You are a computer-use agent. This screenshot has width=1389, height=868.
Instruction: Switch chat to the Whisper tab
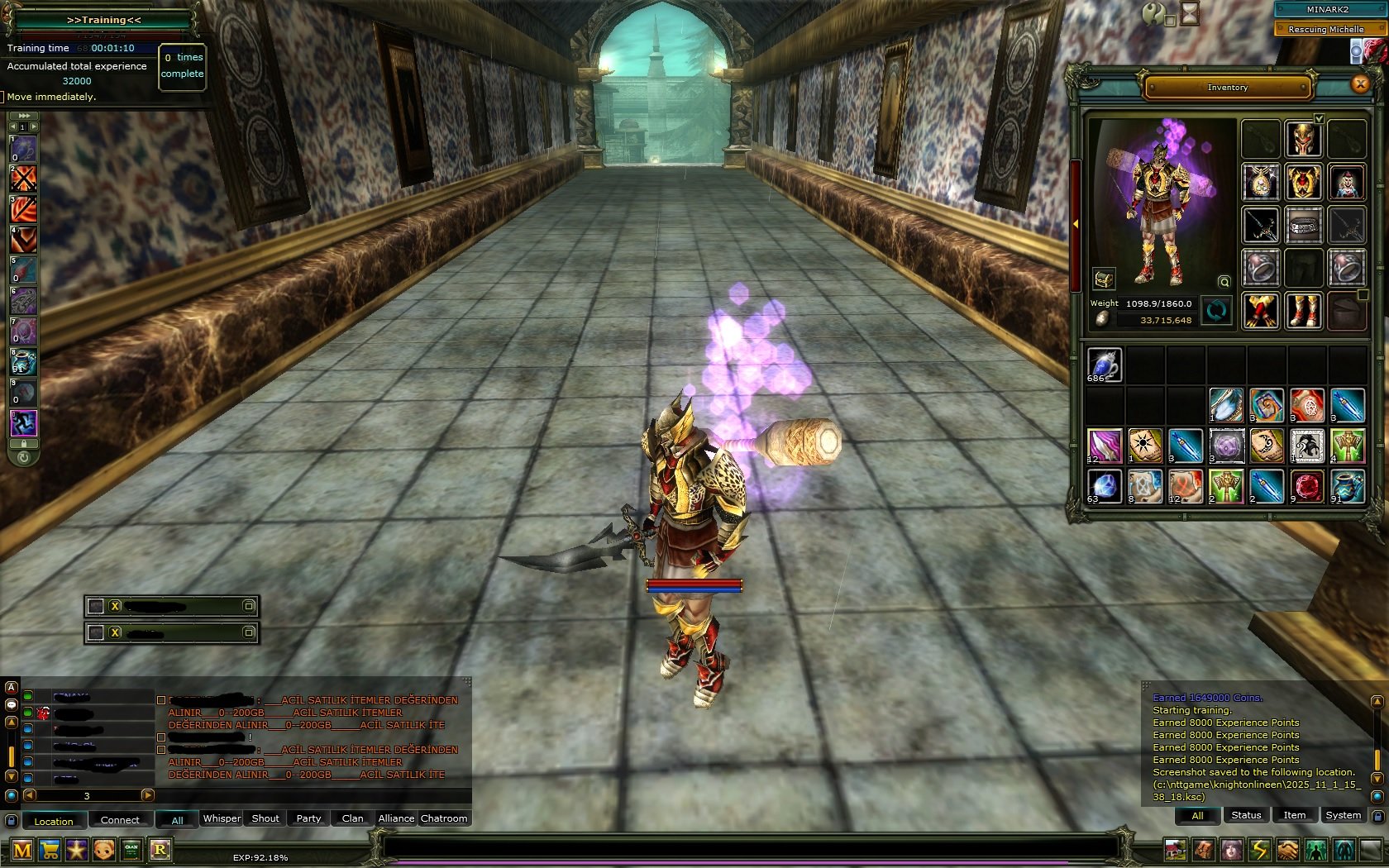click(x=222, y=818)
